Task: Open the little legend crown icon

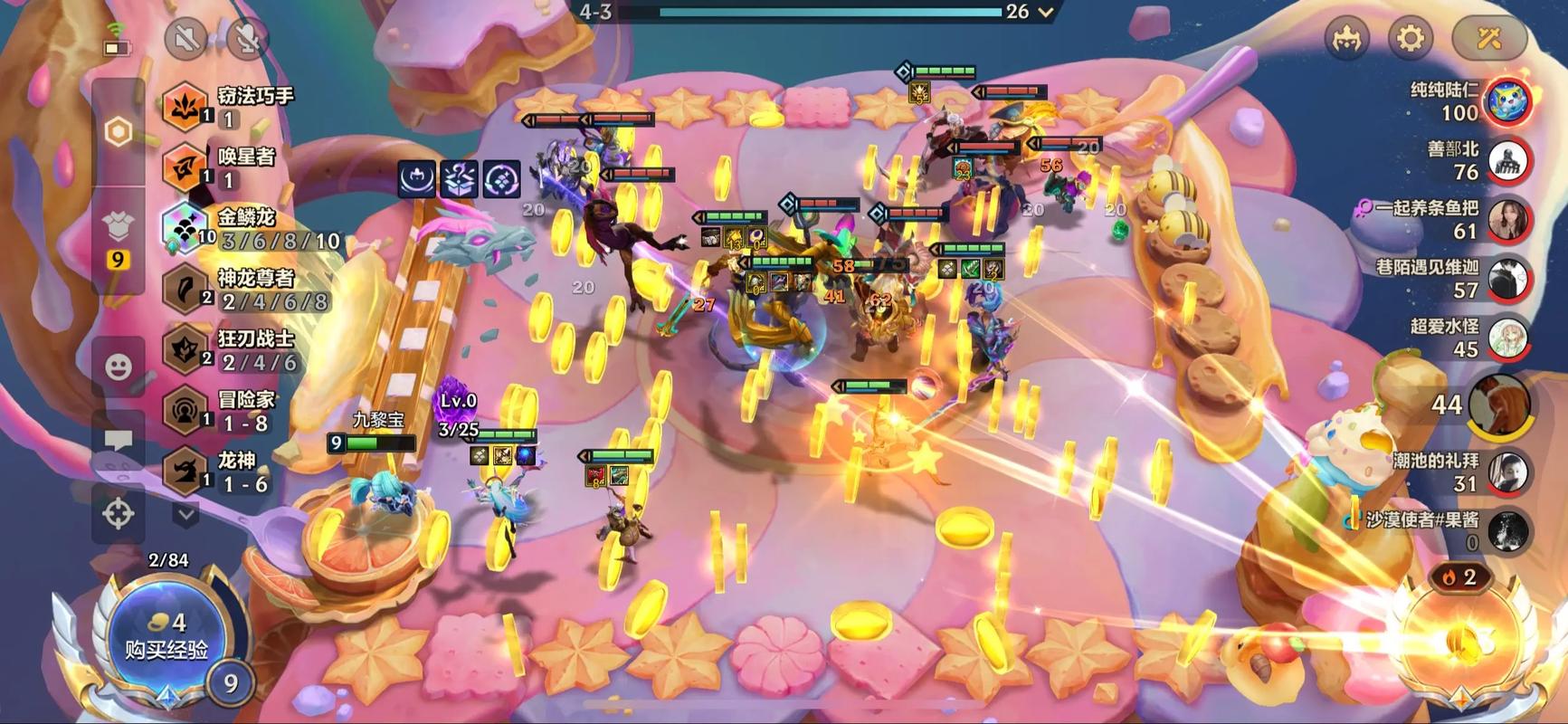Action: pos(1347,38)
